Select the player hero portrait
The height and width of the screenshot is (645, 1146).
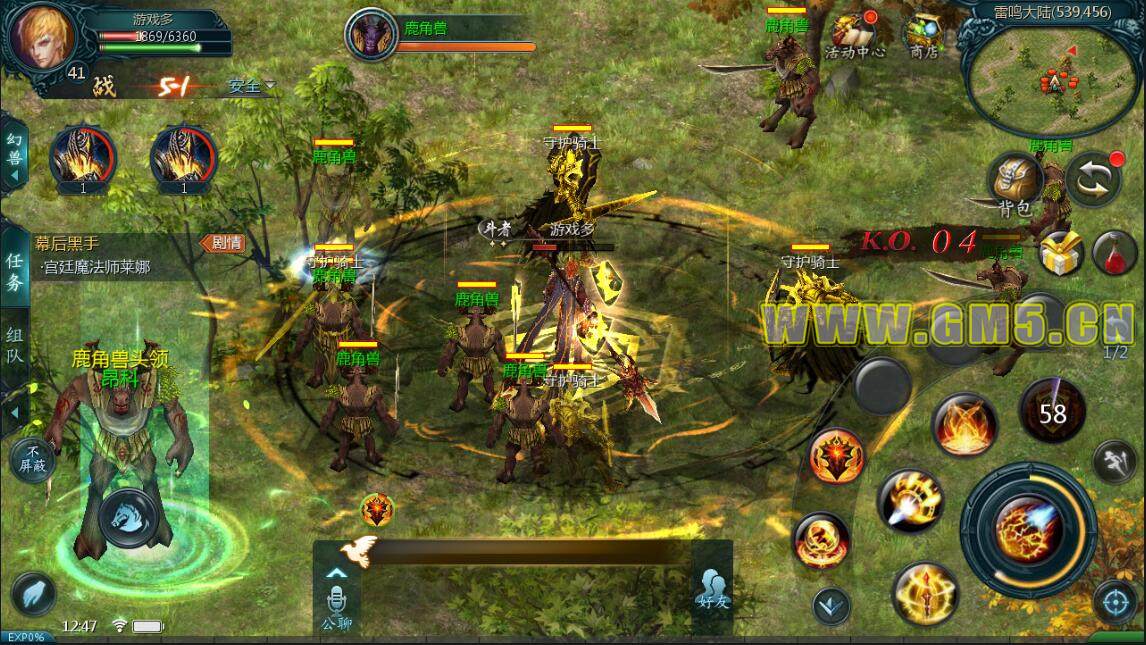[x=36, y=36]
